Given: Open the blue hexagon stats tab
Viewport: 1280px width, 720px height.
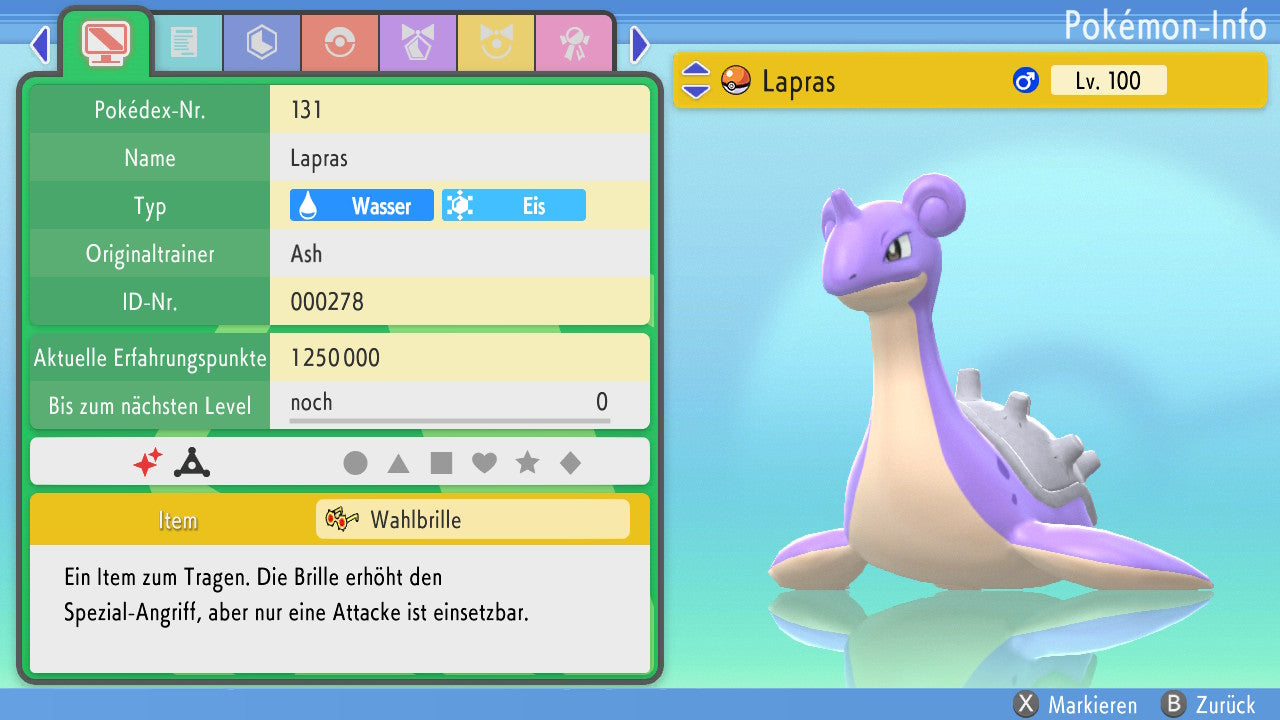Looking at the screenshot, I should point(261,43).
